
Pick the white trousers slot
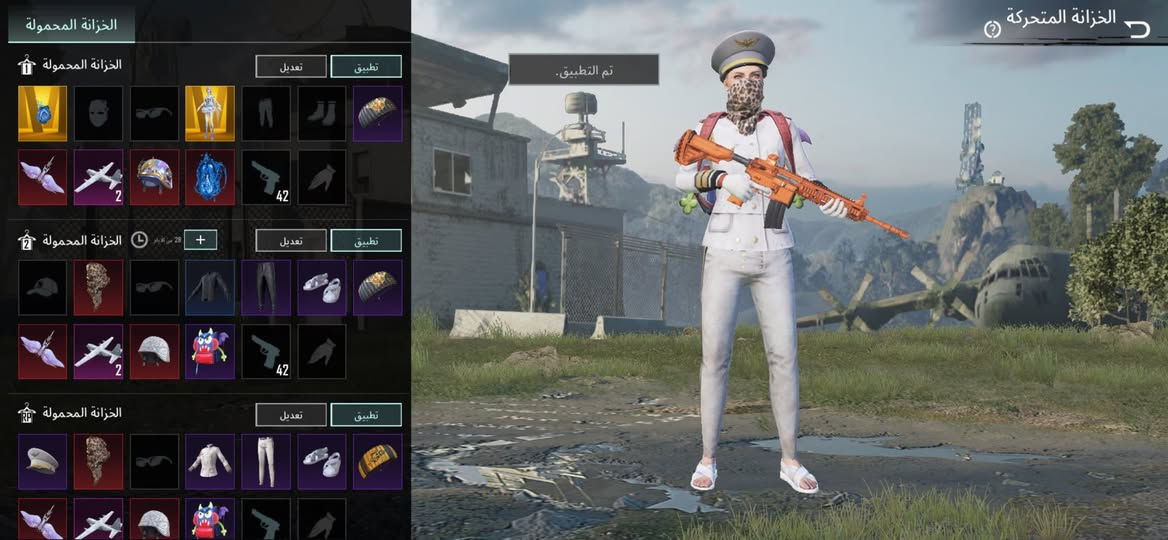pos(266,461)
